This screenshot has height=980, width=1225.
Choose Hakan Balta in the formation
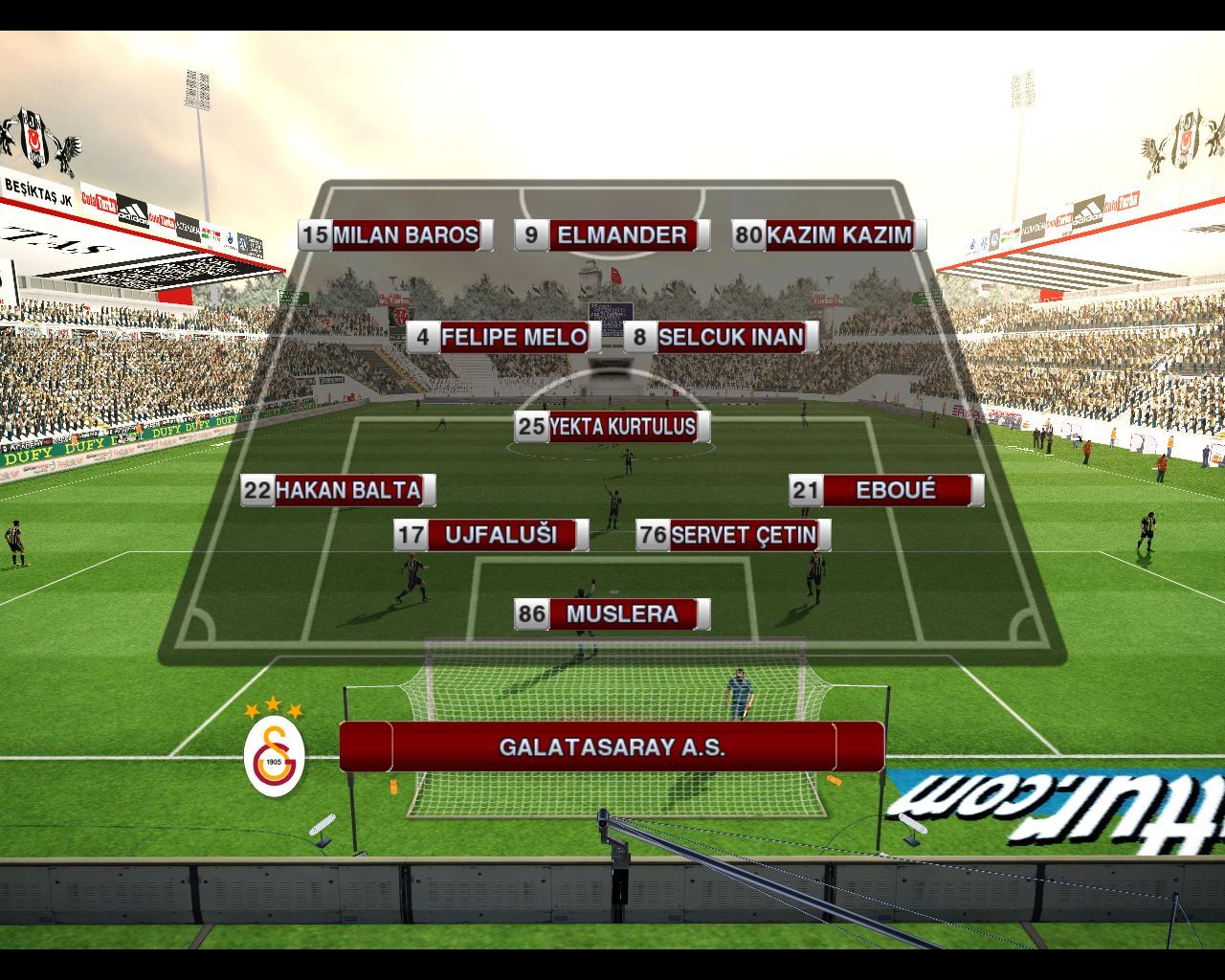point(339,491)
